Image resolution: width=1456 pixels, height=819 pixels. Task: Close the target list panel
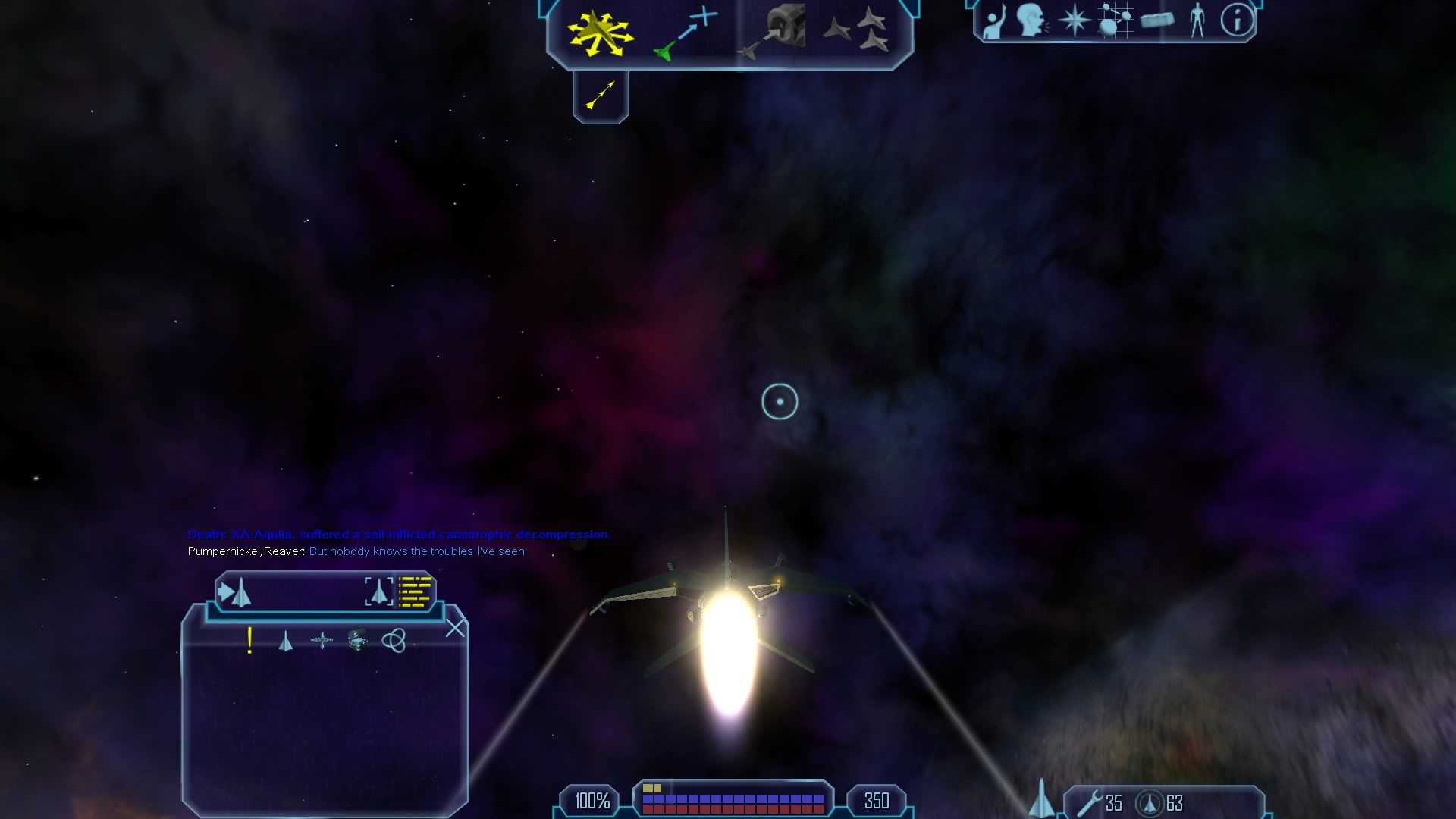coord(455,628)
